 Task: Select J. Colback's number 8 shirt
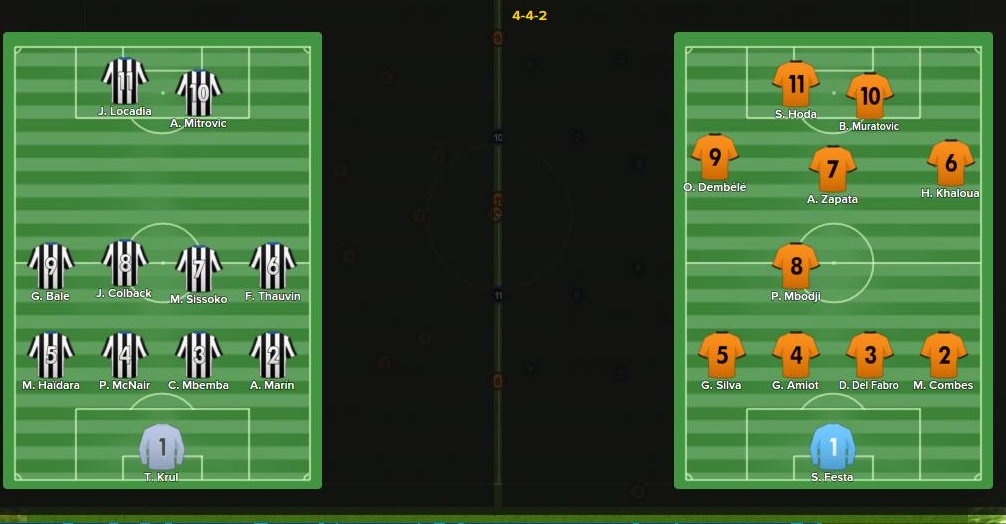click(125, 264)
